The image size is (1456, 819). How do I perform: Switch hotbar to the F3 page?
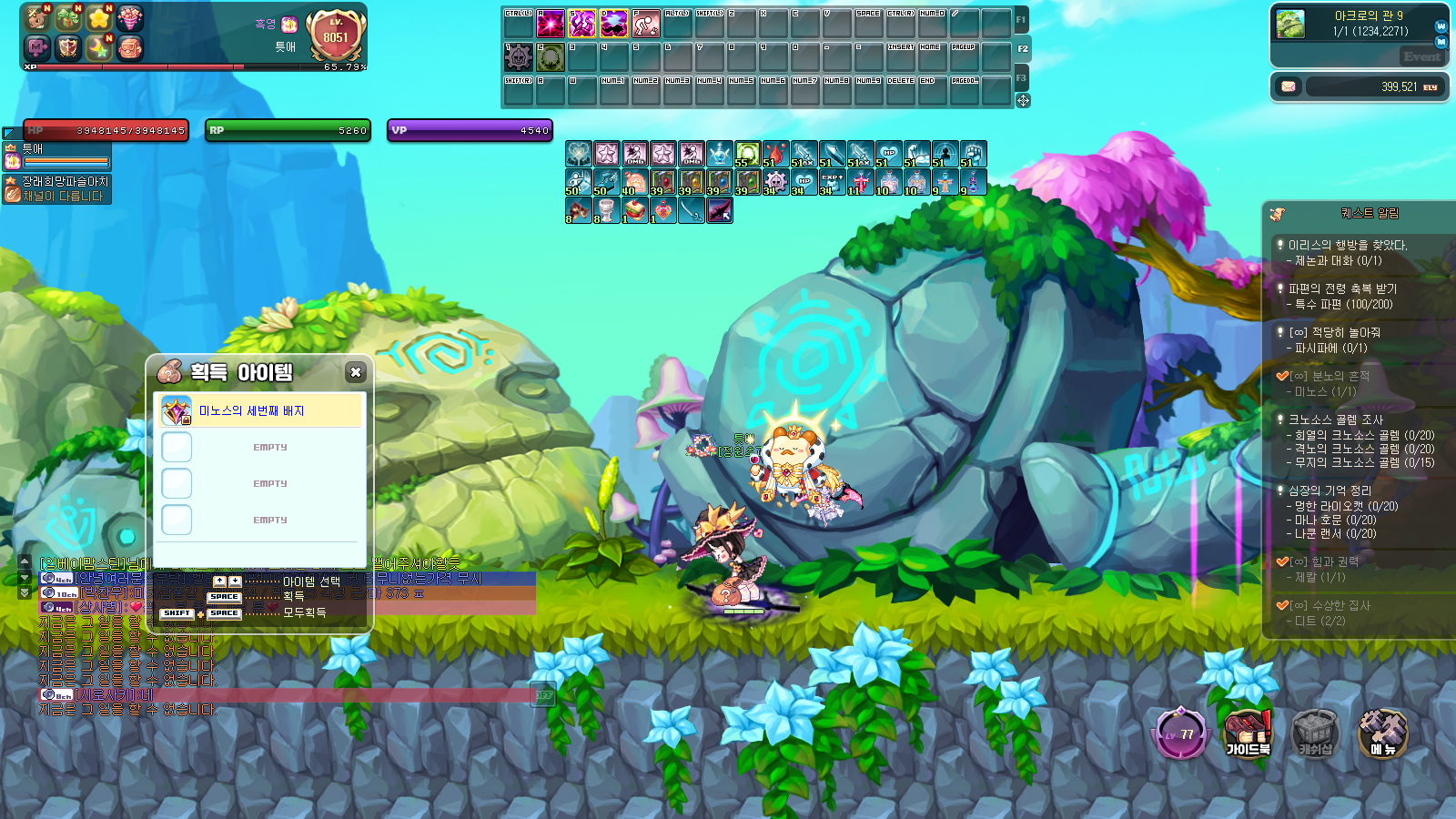[1021, 77]
